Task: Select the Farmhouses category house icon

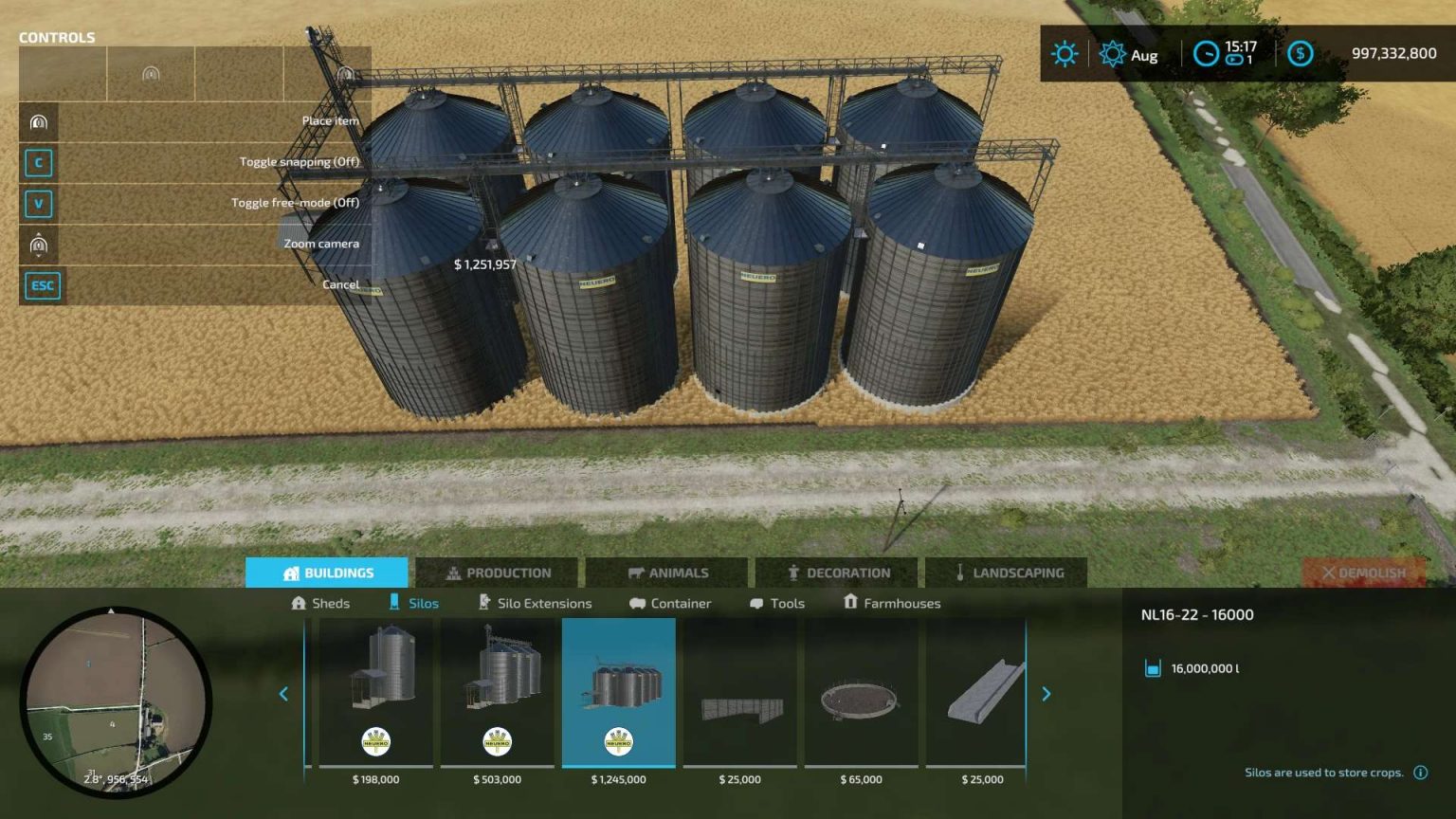Action: tap(850, 603)
